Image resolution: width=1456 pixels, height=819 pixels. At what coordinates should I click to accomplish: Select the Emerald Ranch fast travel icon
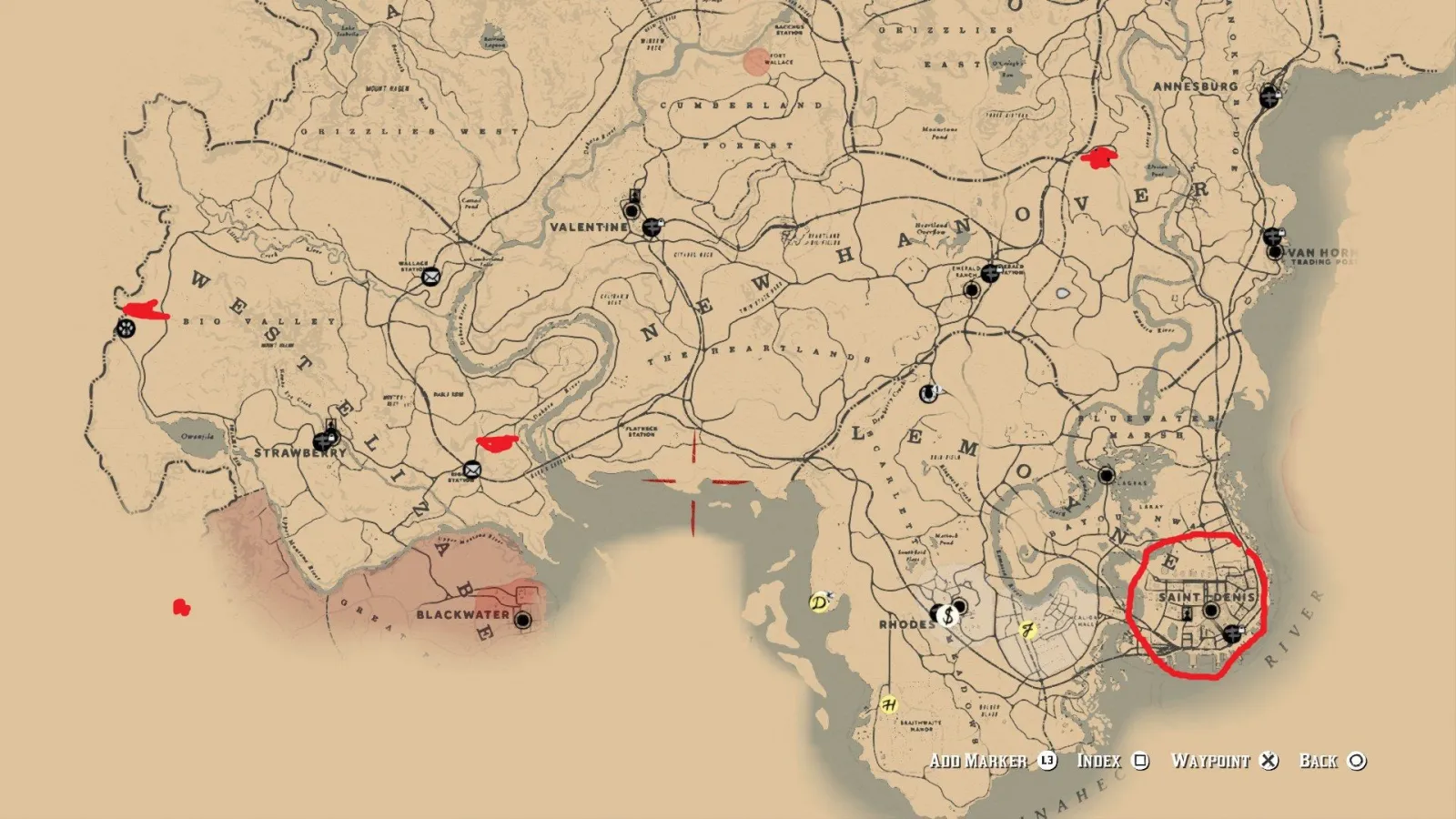pos(990,273)
